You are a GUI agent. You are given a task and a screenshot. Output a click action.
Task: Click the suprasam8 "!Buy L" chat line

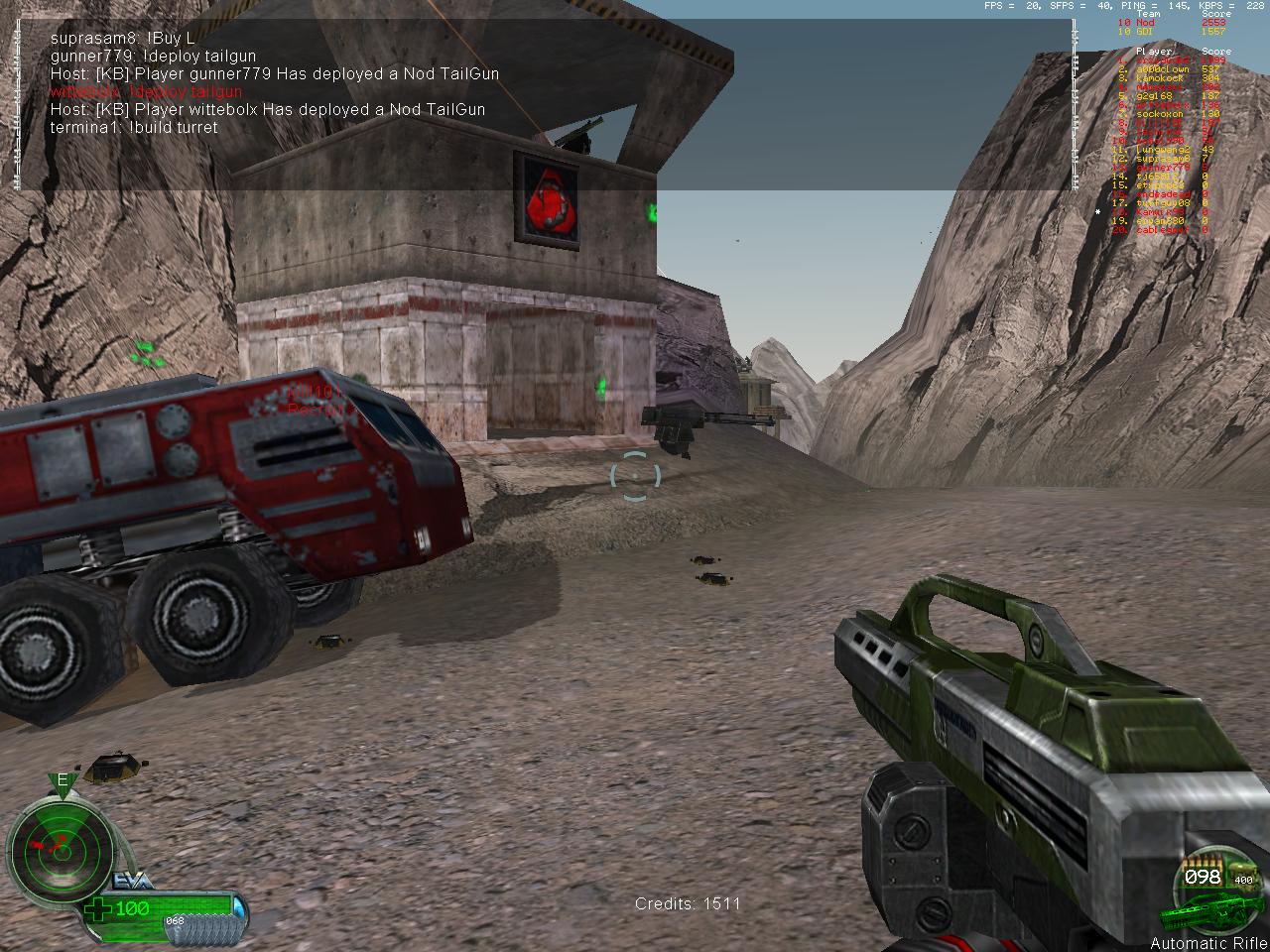(122, 38)
